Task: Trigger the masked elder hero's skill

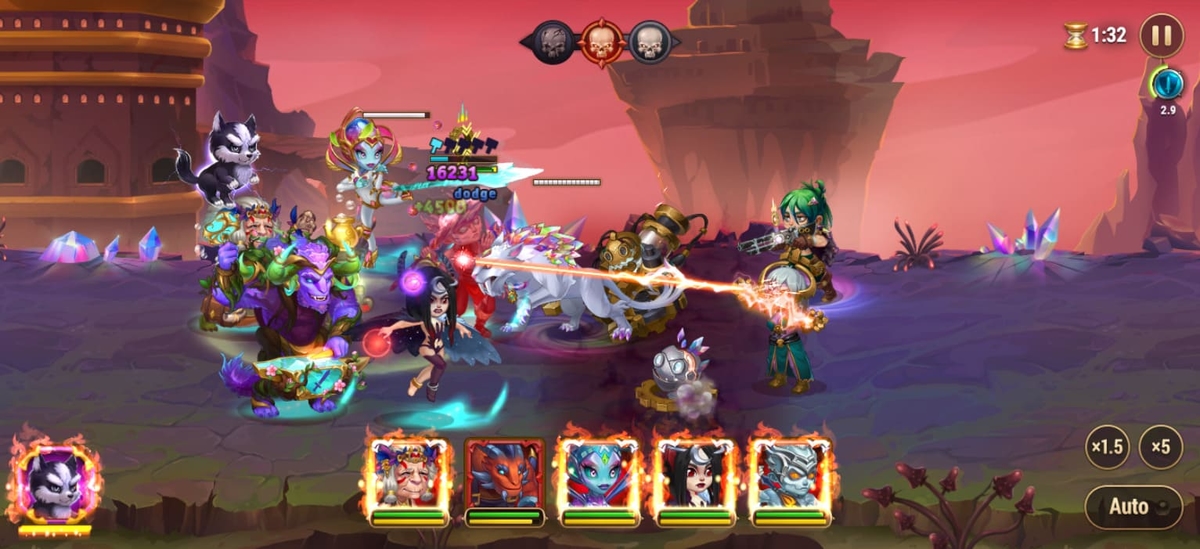Action: click(408, 475)
